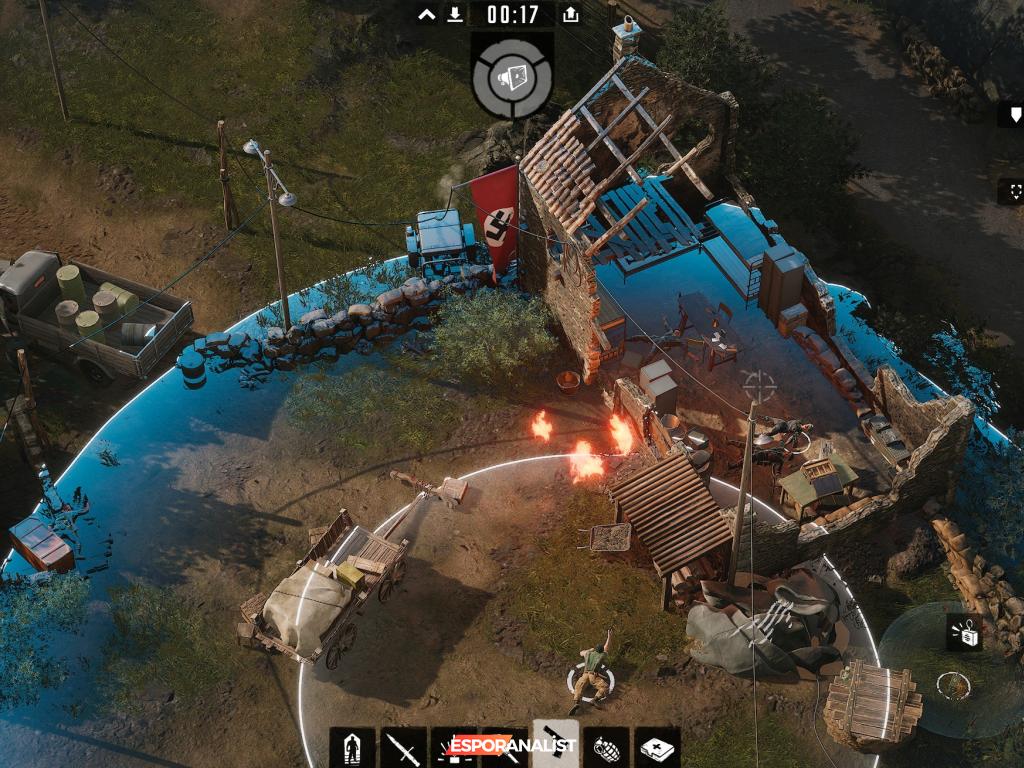Click the shield-shaped icon on the right edge
Screen dimensions: 1024x768
pyautogui.click(x=1014, y=115)
